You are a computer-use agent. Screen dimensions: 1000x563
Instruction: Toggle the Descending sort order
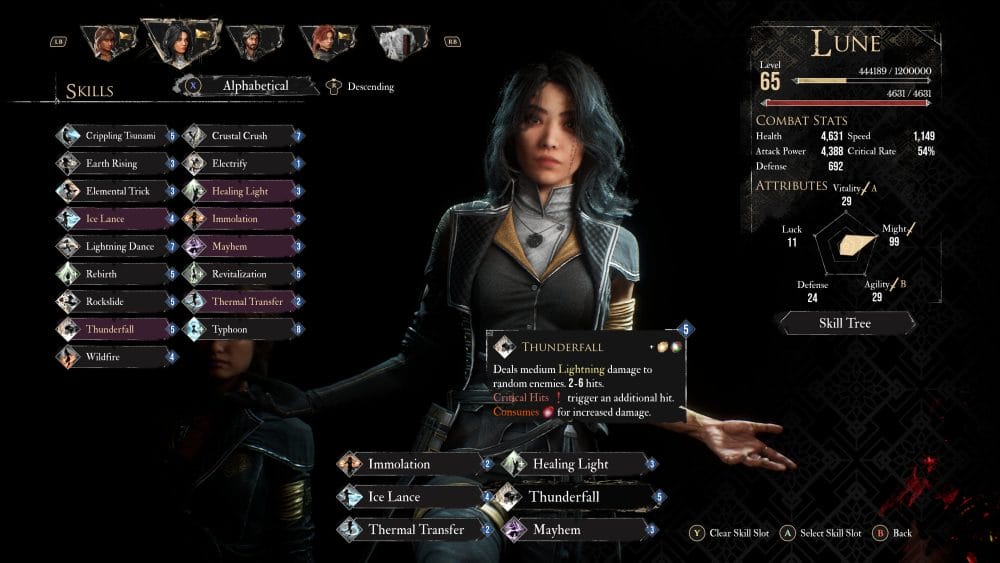(x=361, y=87)
